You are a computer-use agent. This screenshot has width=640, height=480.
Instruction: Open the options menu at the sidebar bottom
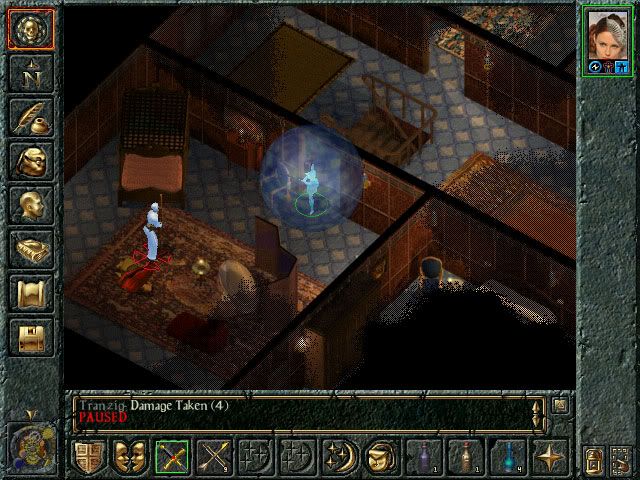(x=31, y=337)
